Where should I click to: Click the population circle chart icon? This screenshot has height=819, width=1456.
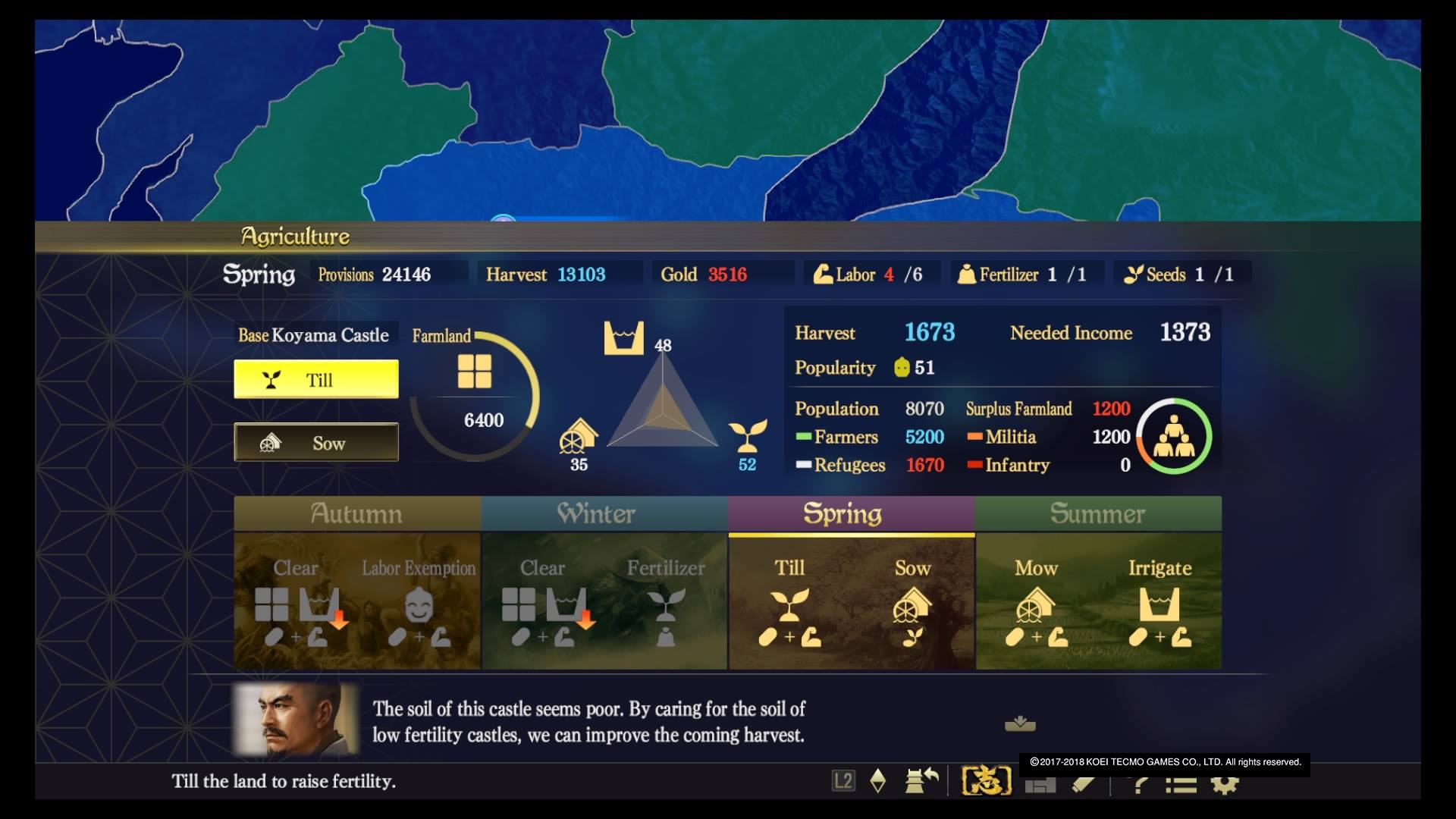coord(1174,436)
